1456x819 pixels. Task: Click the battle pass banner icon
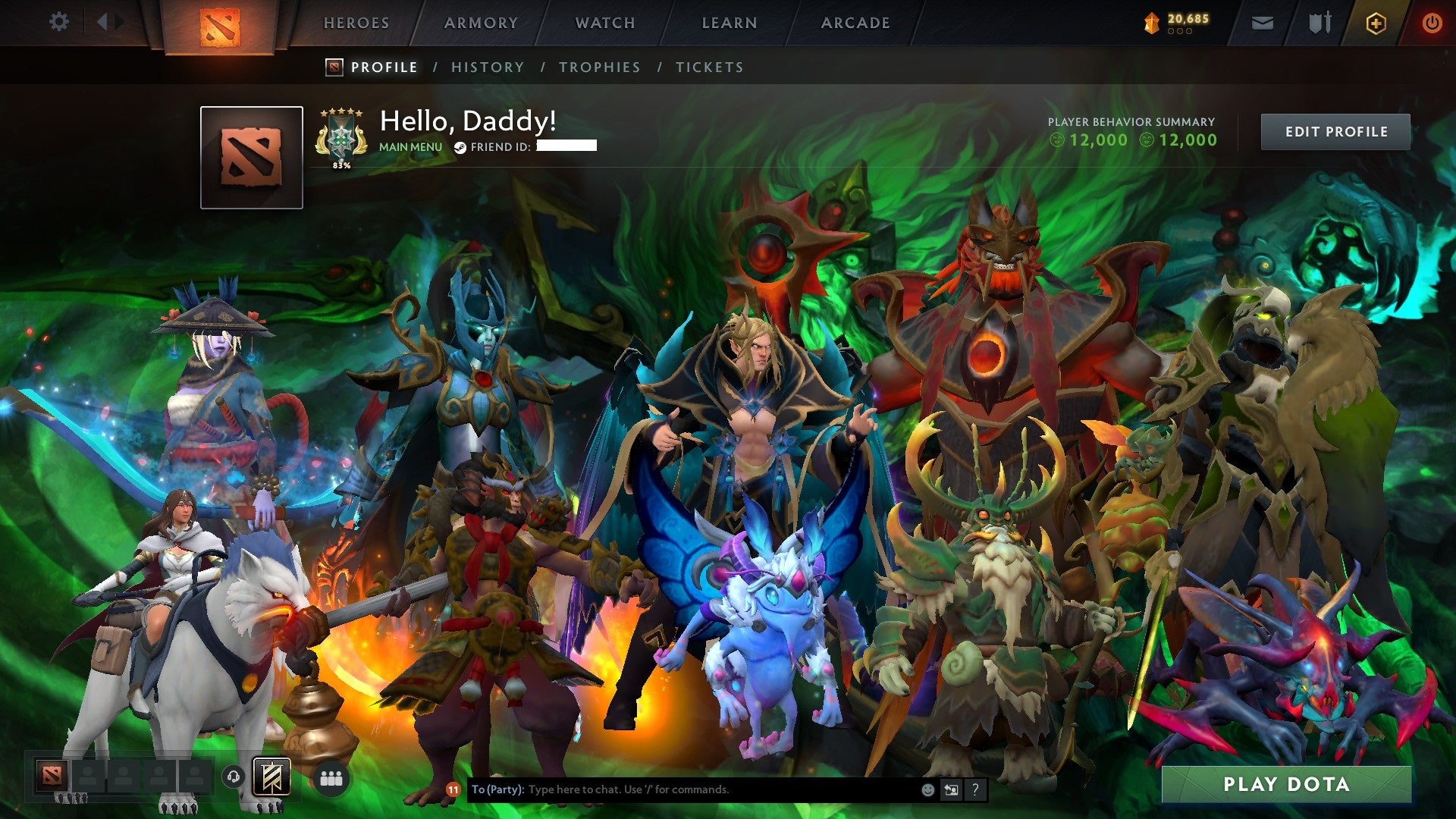[x=271, y=777]
